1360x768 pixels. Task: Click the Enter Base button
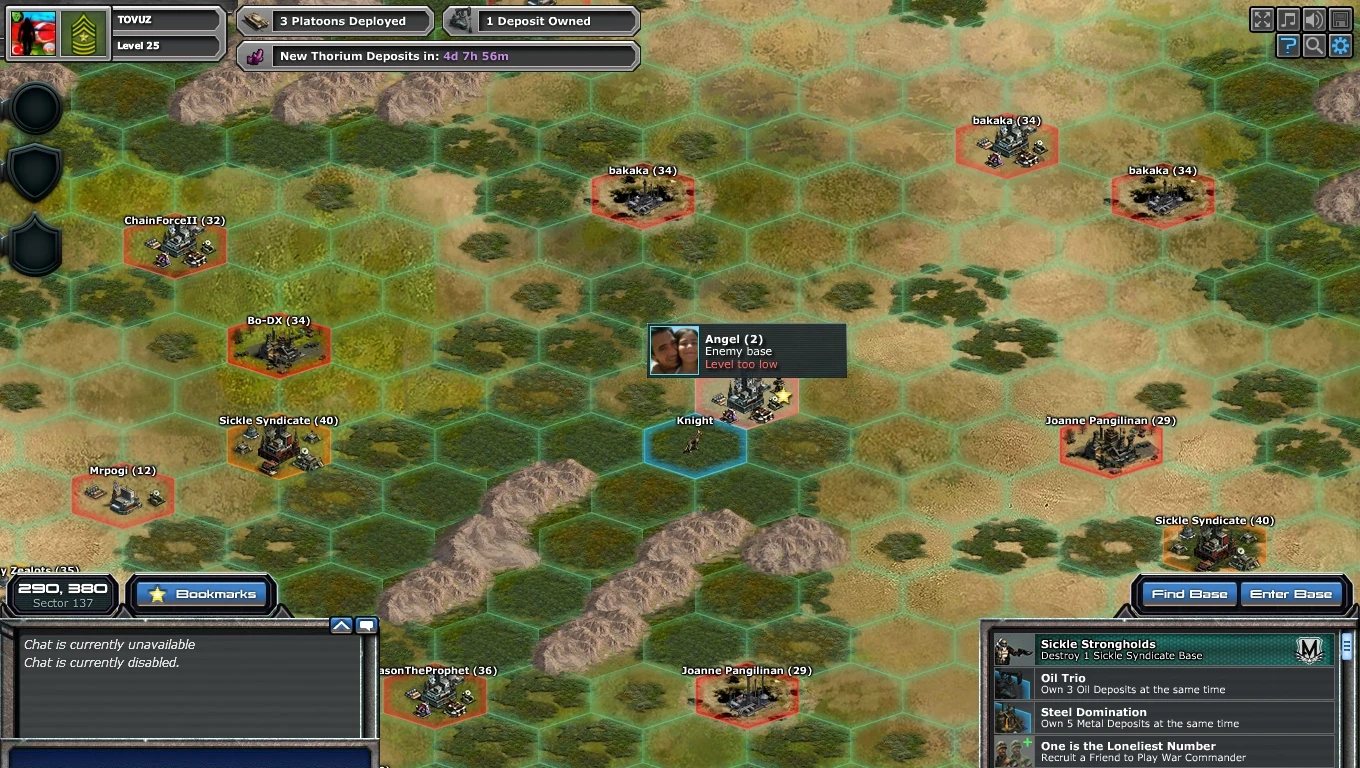pyautogui.click(x=1292, y=593)
